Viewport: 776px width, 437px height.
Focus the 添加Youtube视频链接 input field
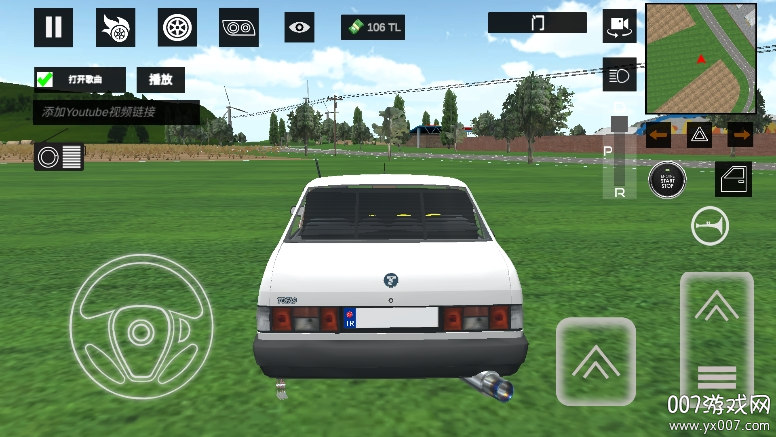coord(116,112)
